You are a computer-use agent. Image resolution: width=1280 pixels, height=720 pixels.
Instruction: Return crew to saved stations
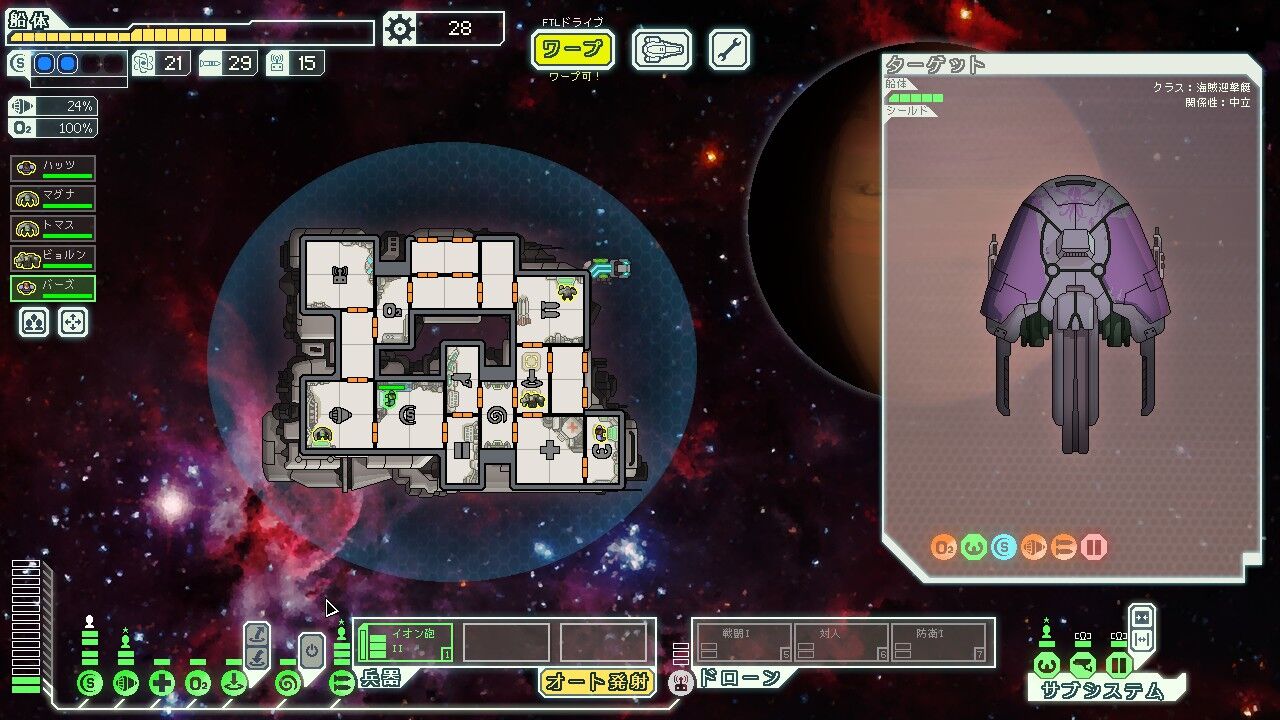[73, 322]
